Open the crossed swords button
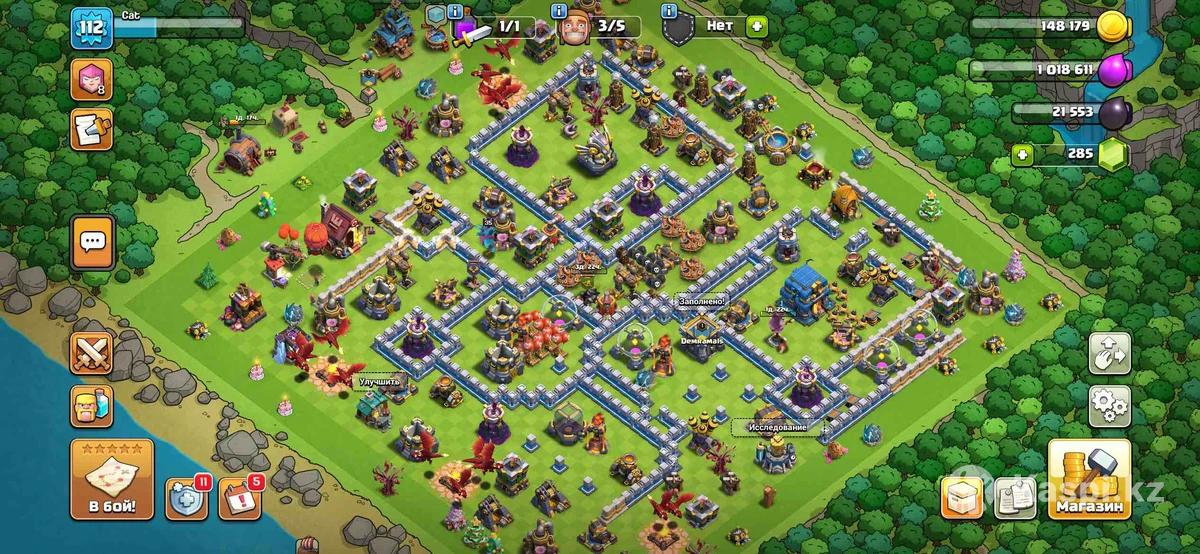Screen dimensions: 1200x554 pos(91,353)
